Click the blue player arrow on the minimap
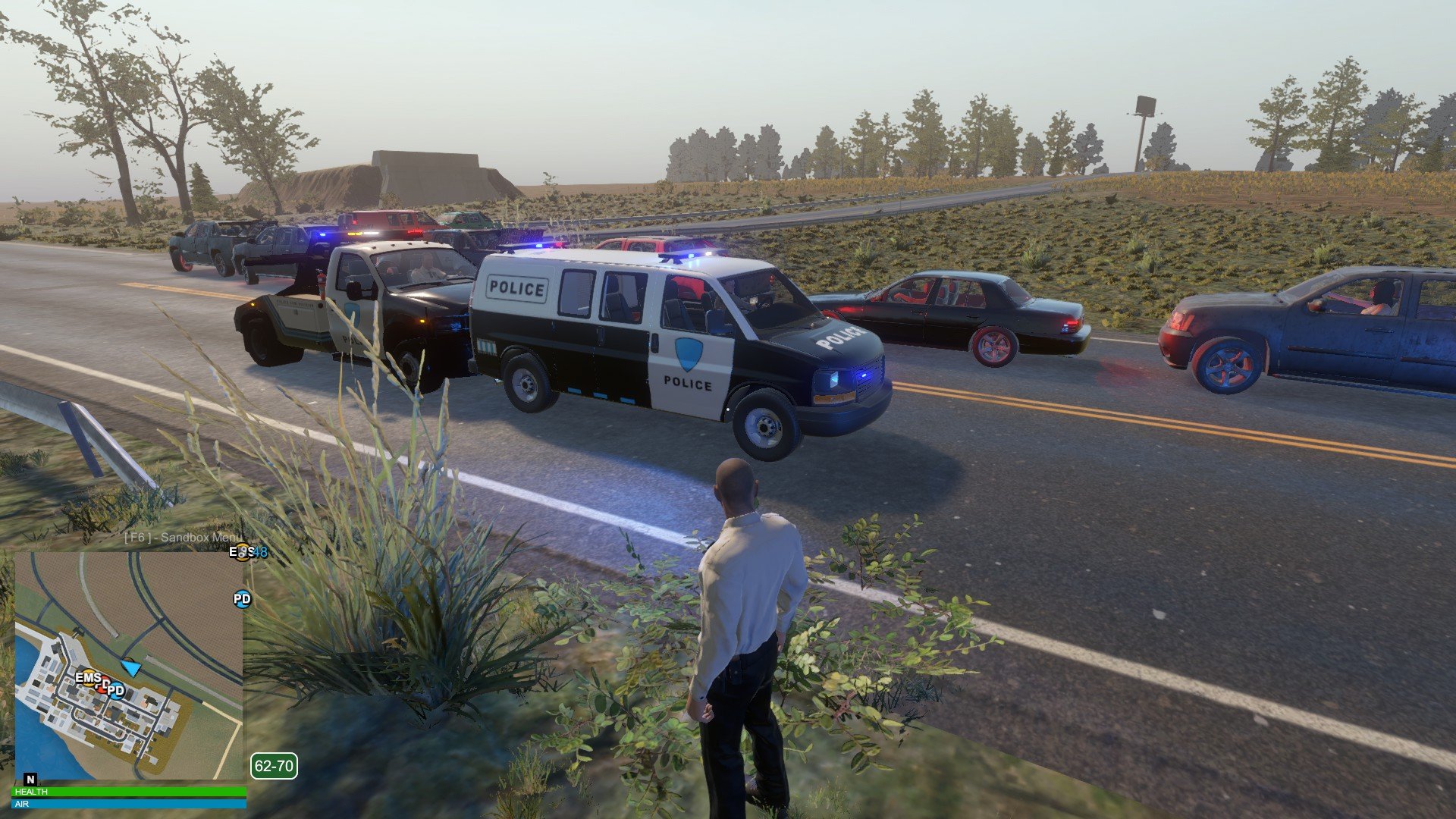 click(131, 668)
